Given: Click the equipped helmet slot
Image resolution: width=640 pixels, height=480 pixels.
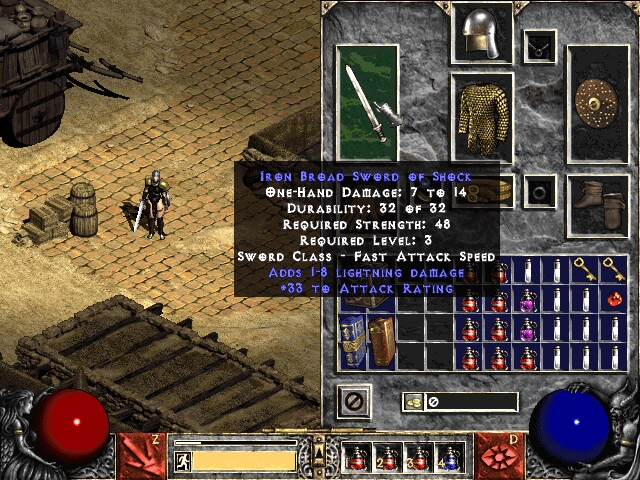Looking at the screenshot, I should tap(482, 34).
